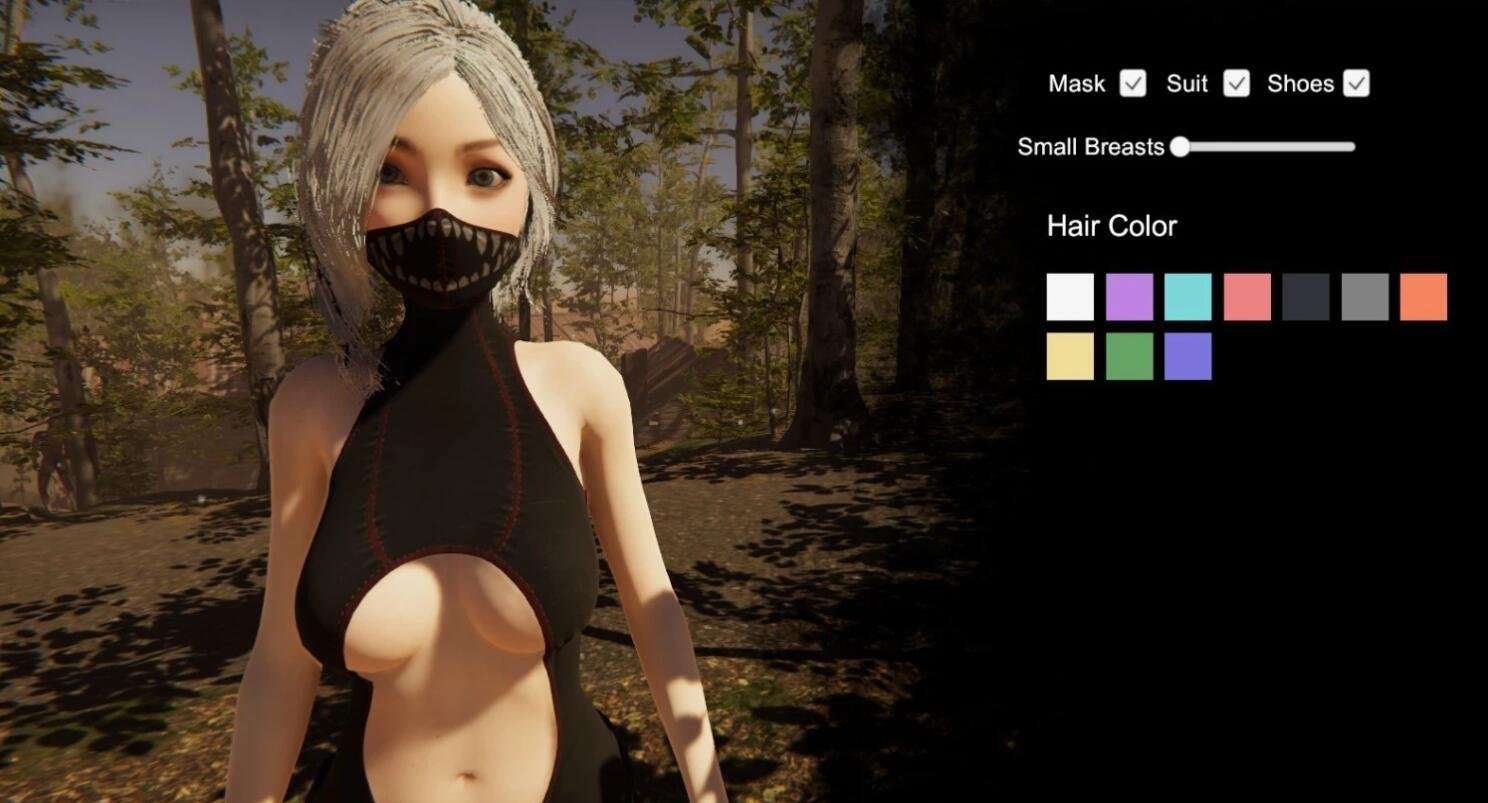Choose the medium gray hair swatch

coord(1364,296)
